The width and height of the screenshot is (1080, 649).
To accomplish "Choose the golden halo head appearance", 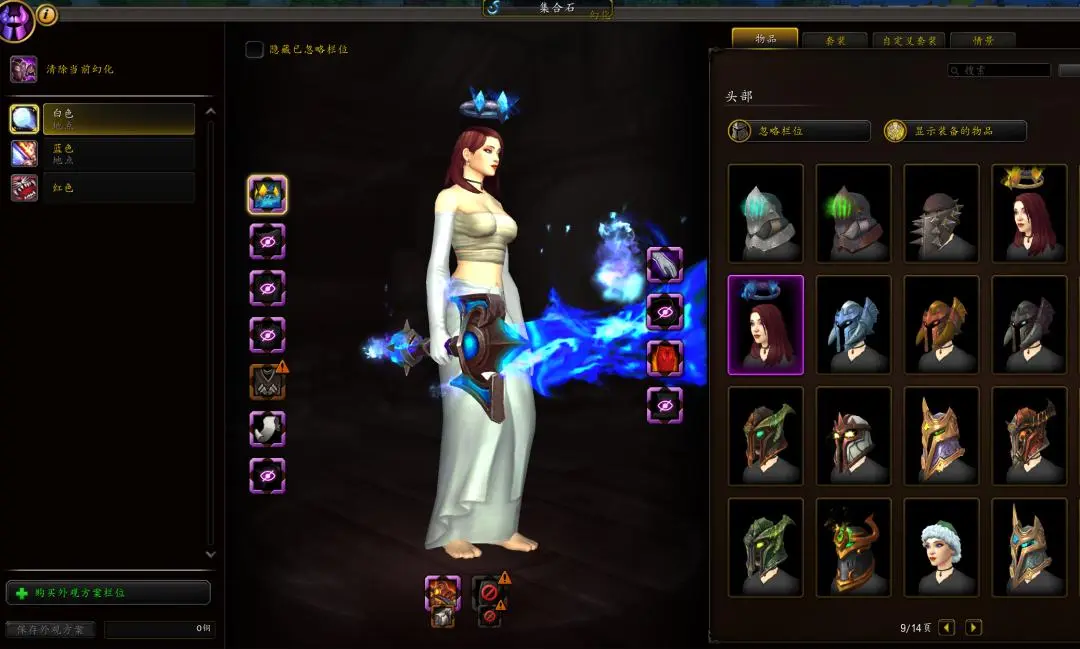I will pyautogui.click(x=1029, y=213).
